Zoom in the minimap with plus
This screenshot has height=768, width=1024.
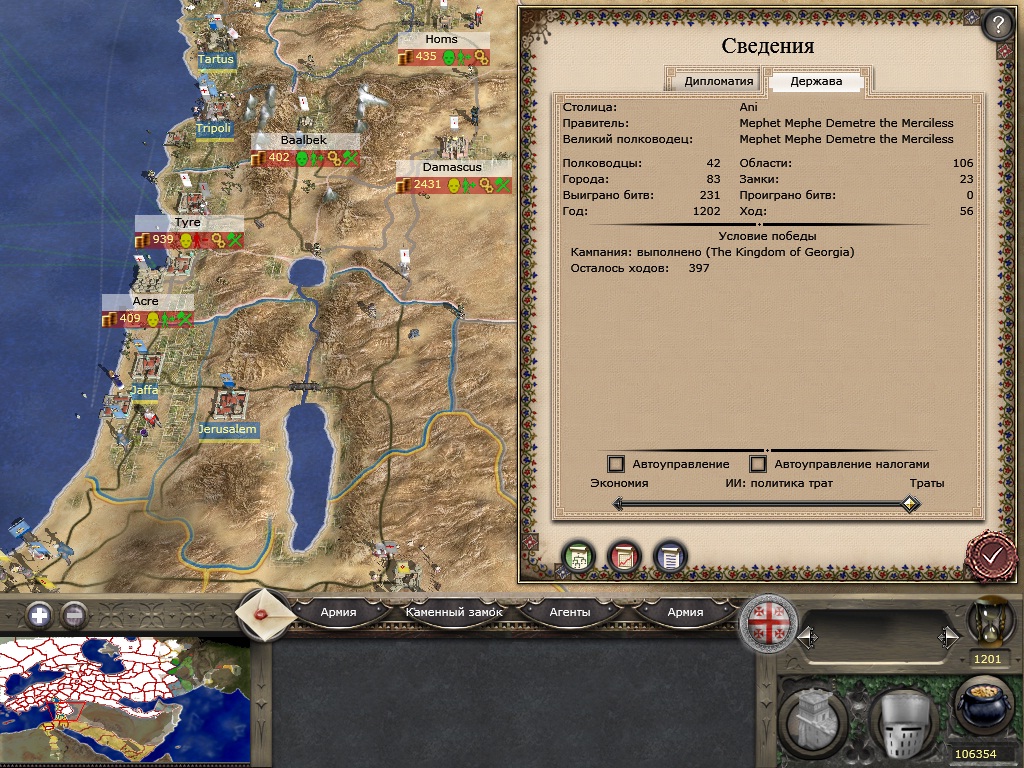tap(38, 615)
